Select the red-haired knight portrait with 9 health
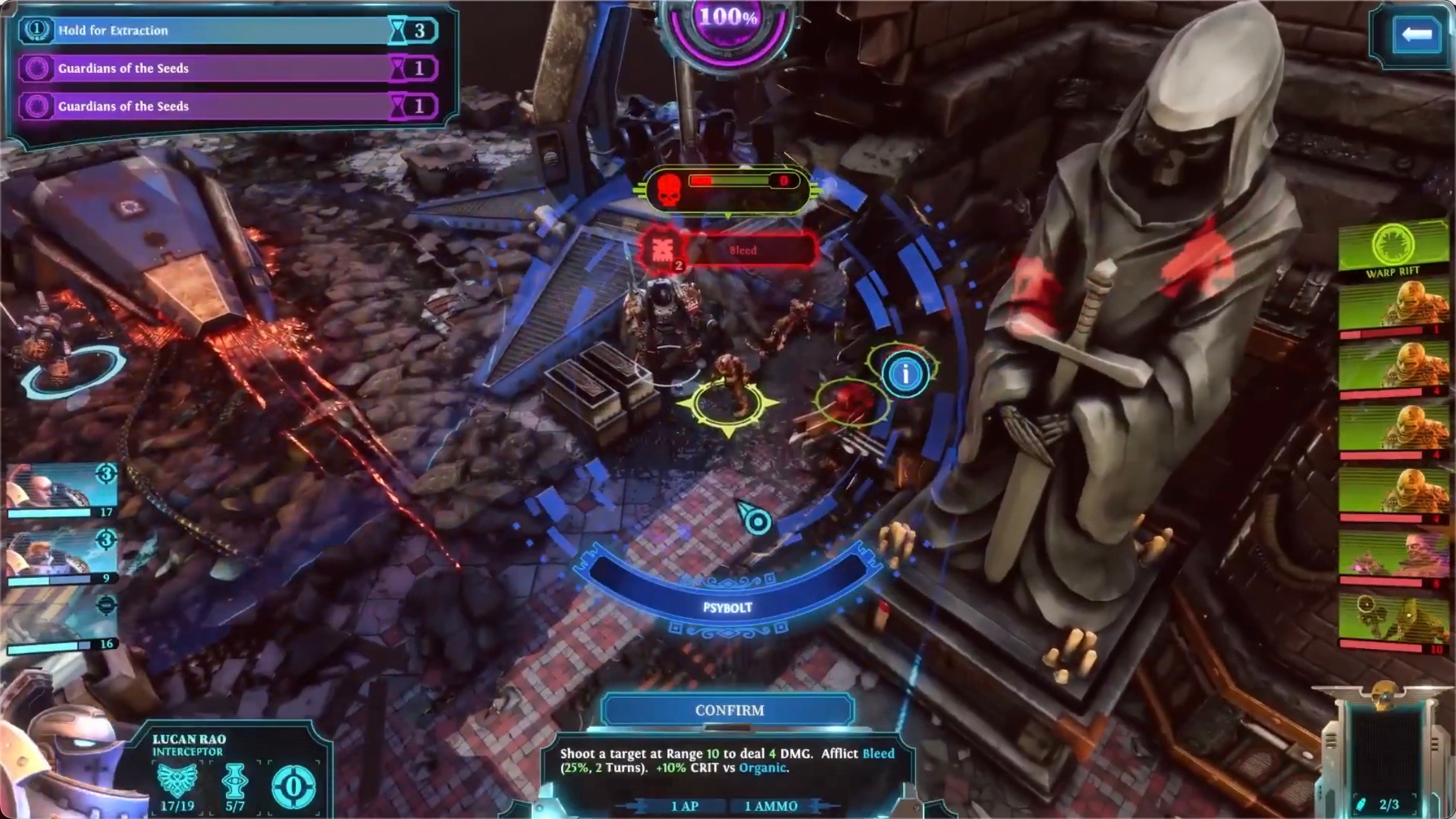Viewport: 1456px width, 819px height. [x=61, y=555]
